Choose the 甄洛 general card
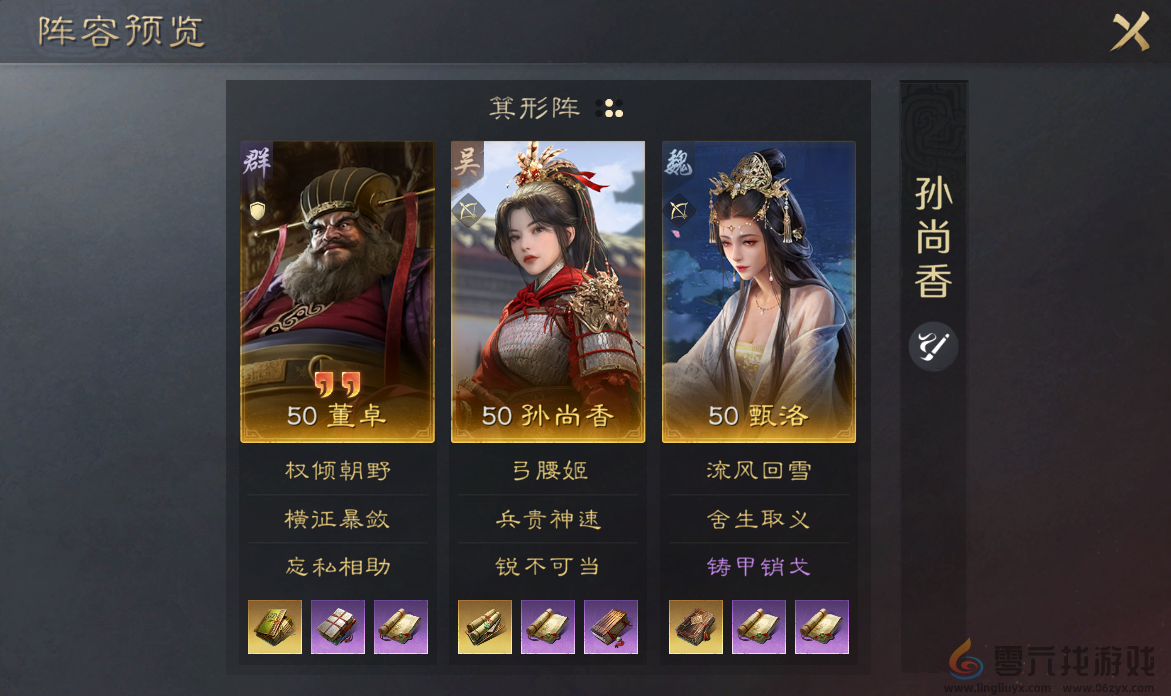This screenshot has height=696, width=1171. [759, 291]
